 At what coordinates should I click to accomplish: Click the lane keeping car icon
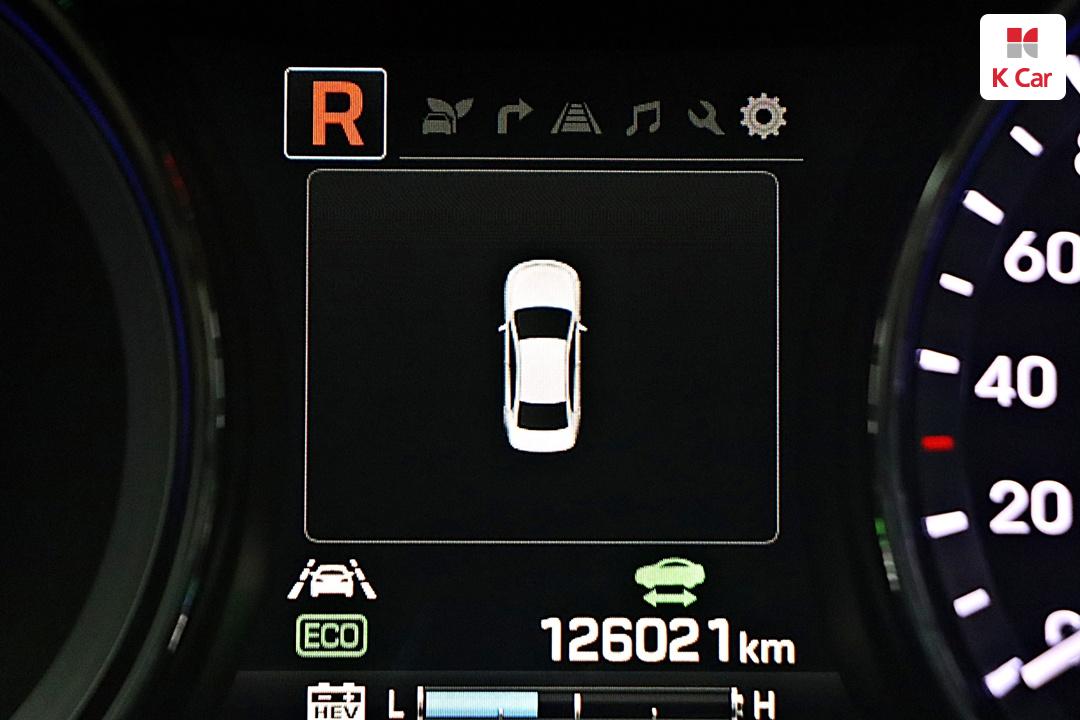tap(331, 580)
